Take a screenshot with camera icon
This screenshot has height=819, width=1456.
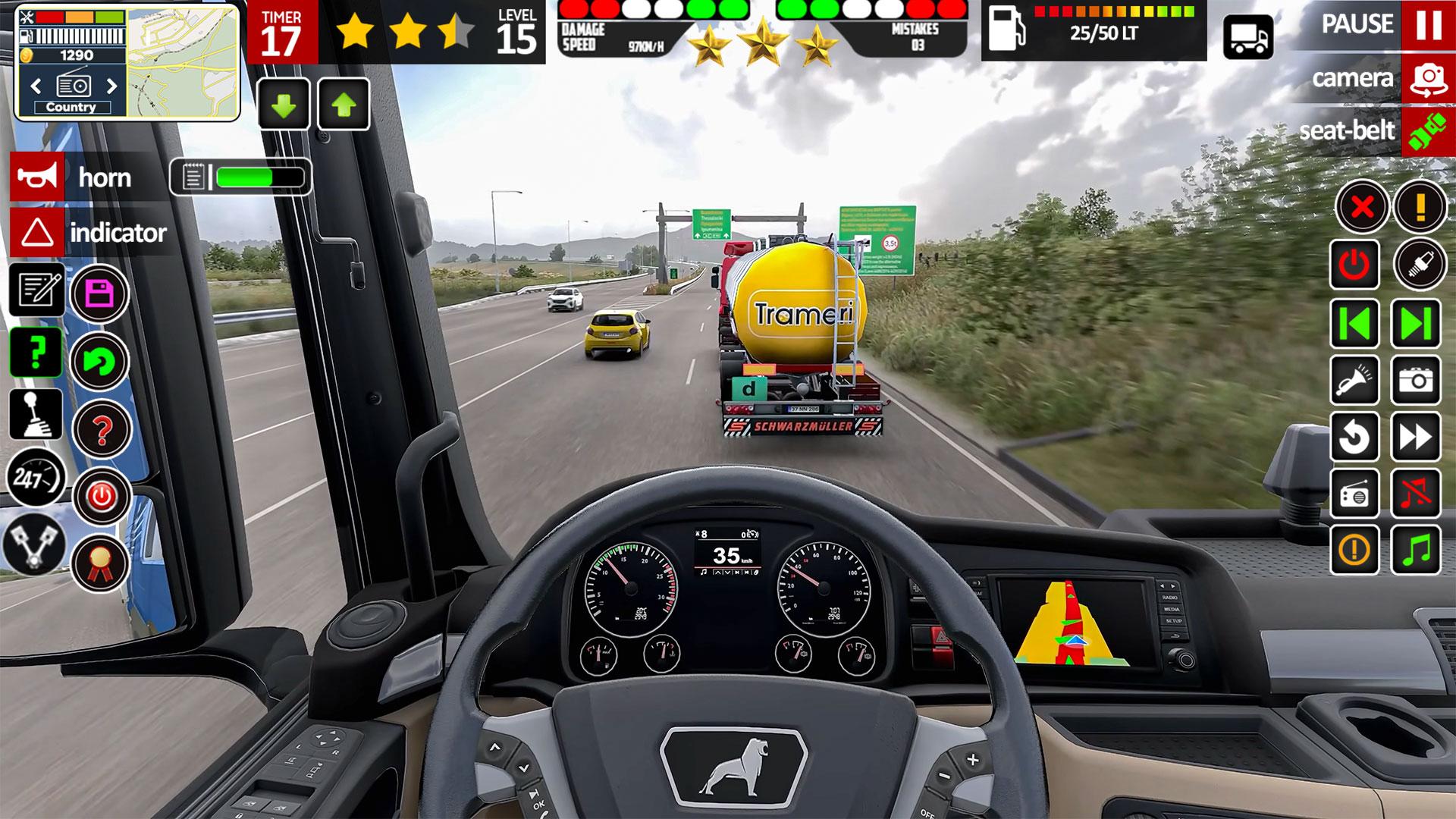click(x=1416, y=380)
